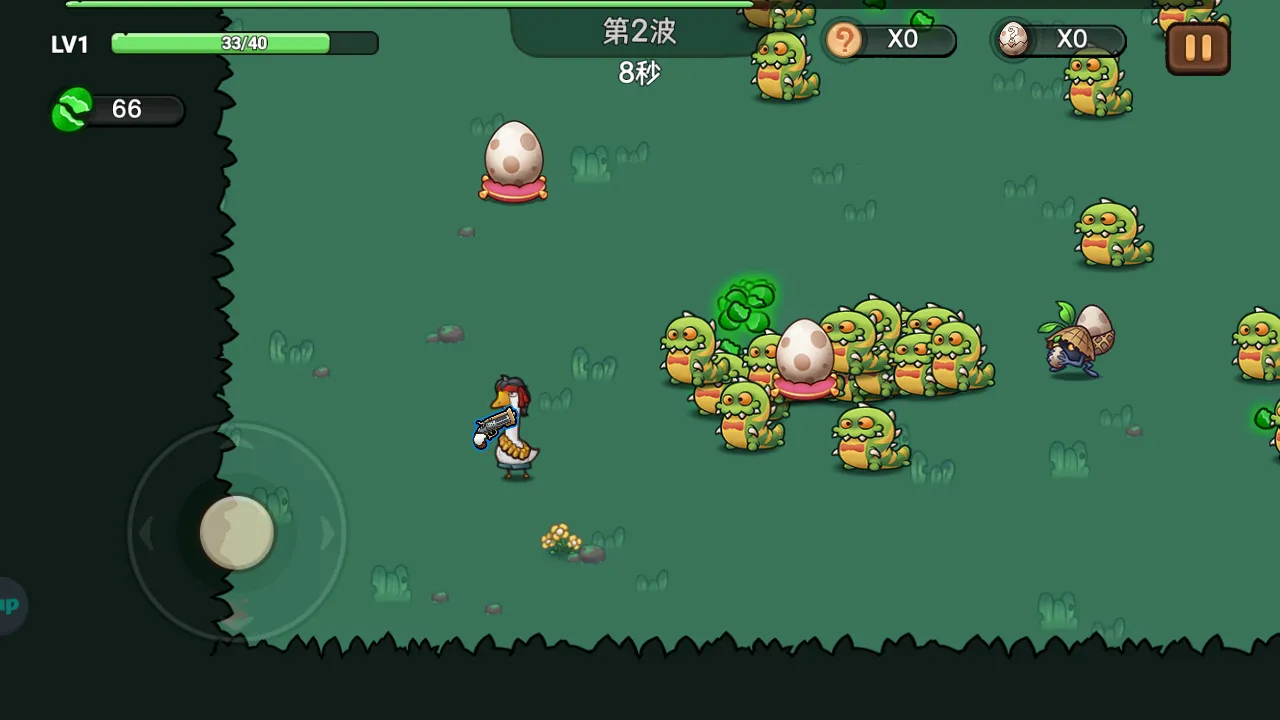
Task: Pause the game with the orange button
Action: (x=1197, y=47)
